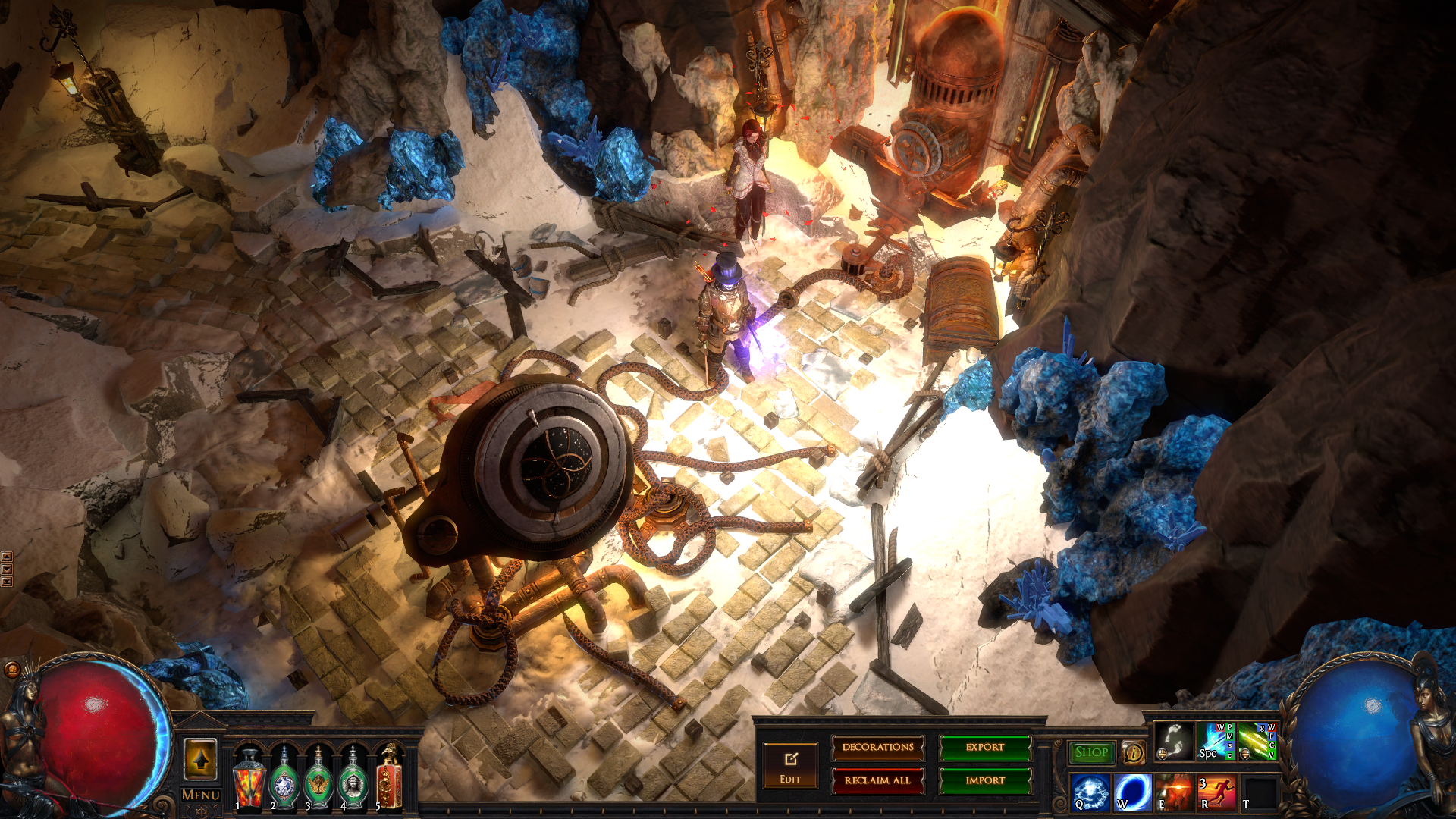
Task: Export the hideout layout
Action: point(985,748)
